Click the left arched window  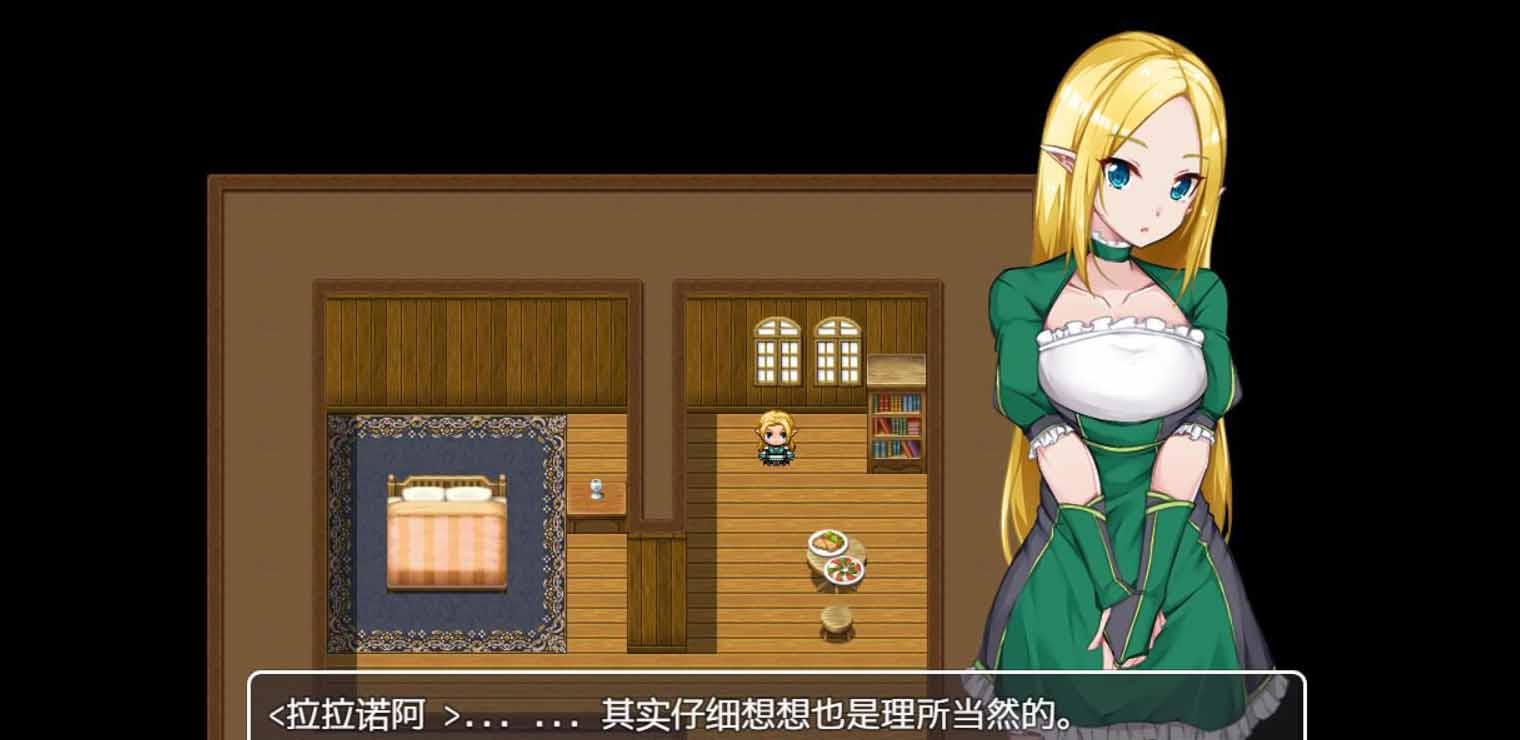click(x=775, y=350)
